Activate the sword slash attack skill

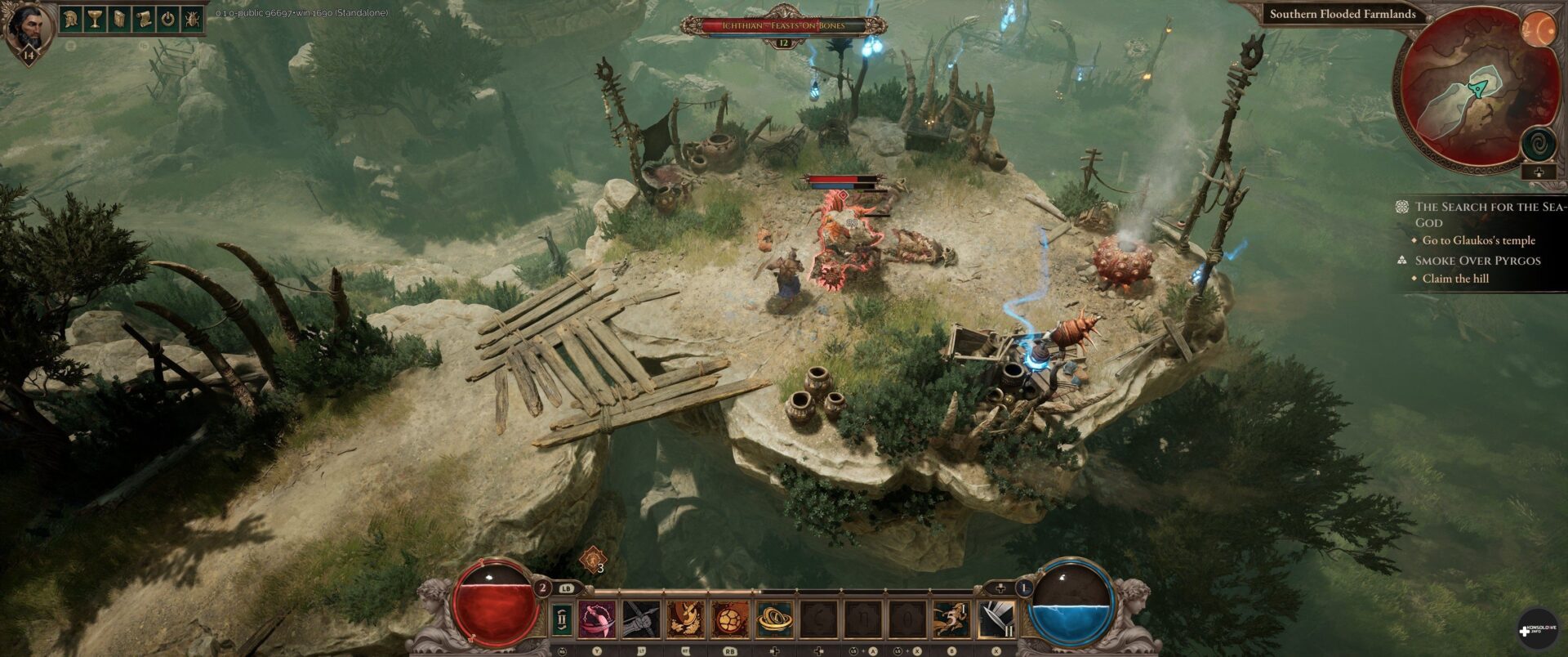(997, 620)
